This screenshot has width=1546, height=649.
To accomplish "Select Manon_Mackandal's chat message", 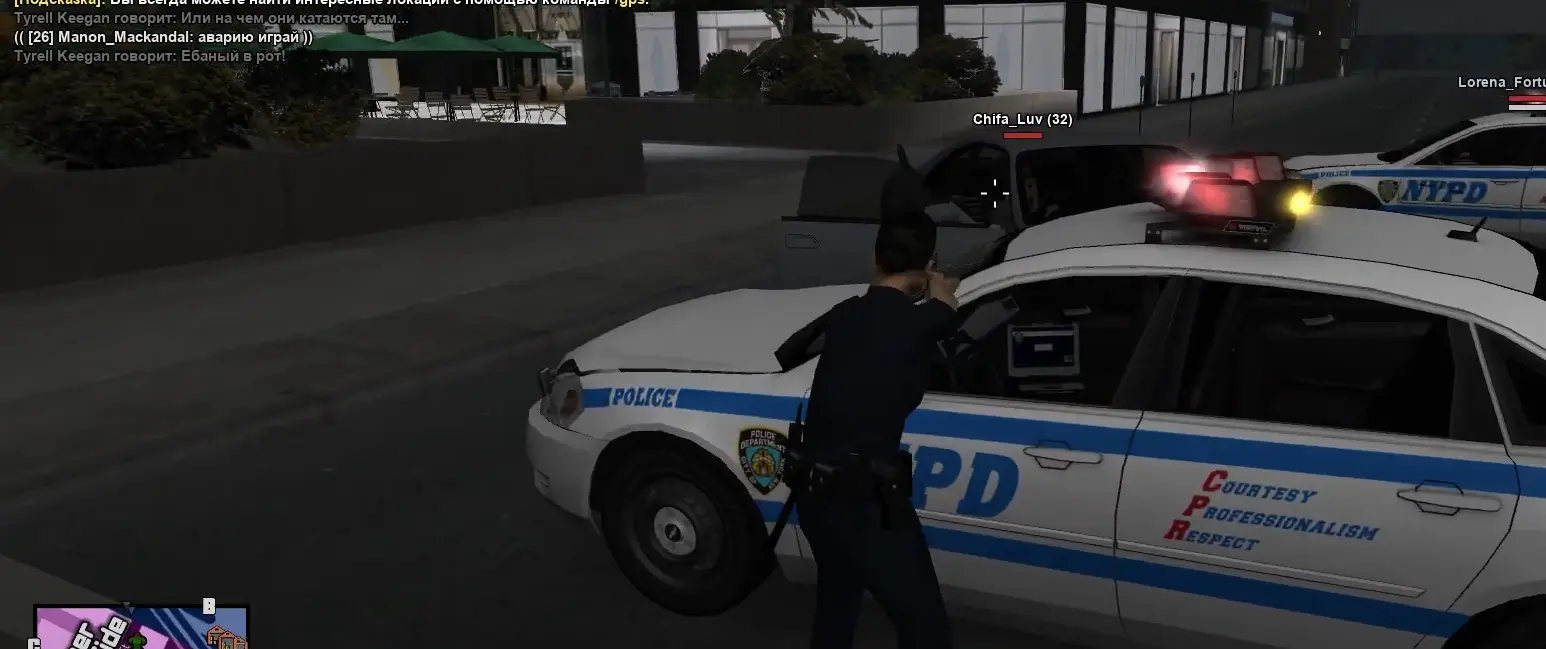I will click(x=163, y=38).
